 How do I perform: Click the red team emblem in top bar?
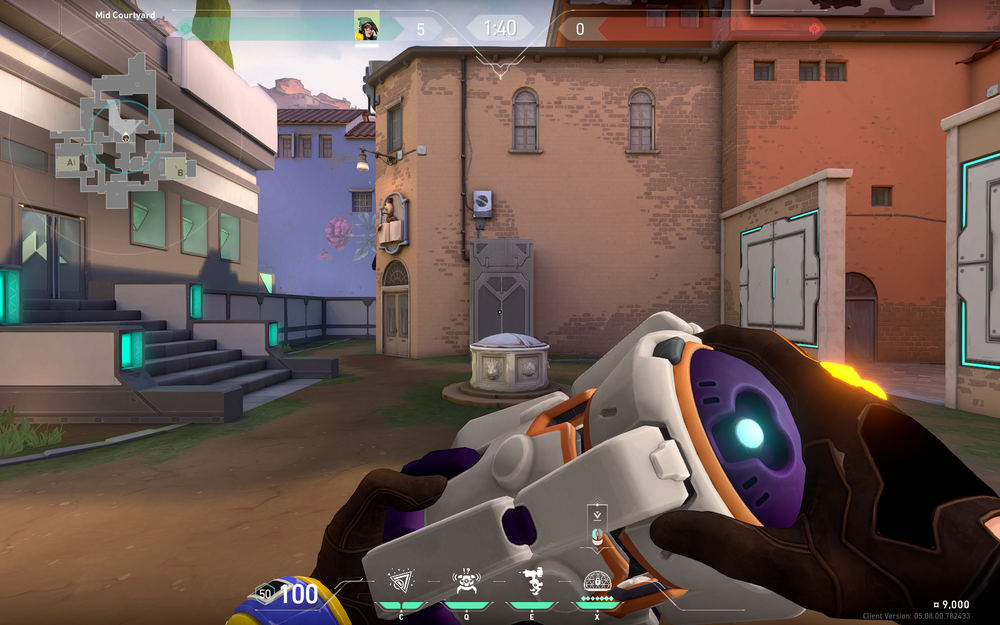tap(815, 29)
